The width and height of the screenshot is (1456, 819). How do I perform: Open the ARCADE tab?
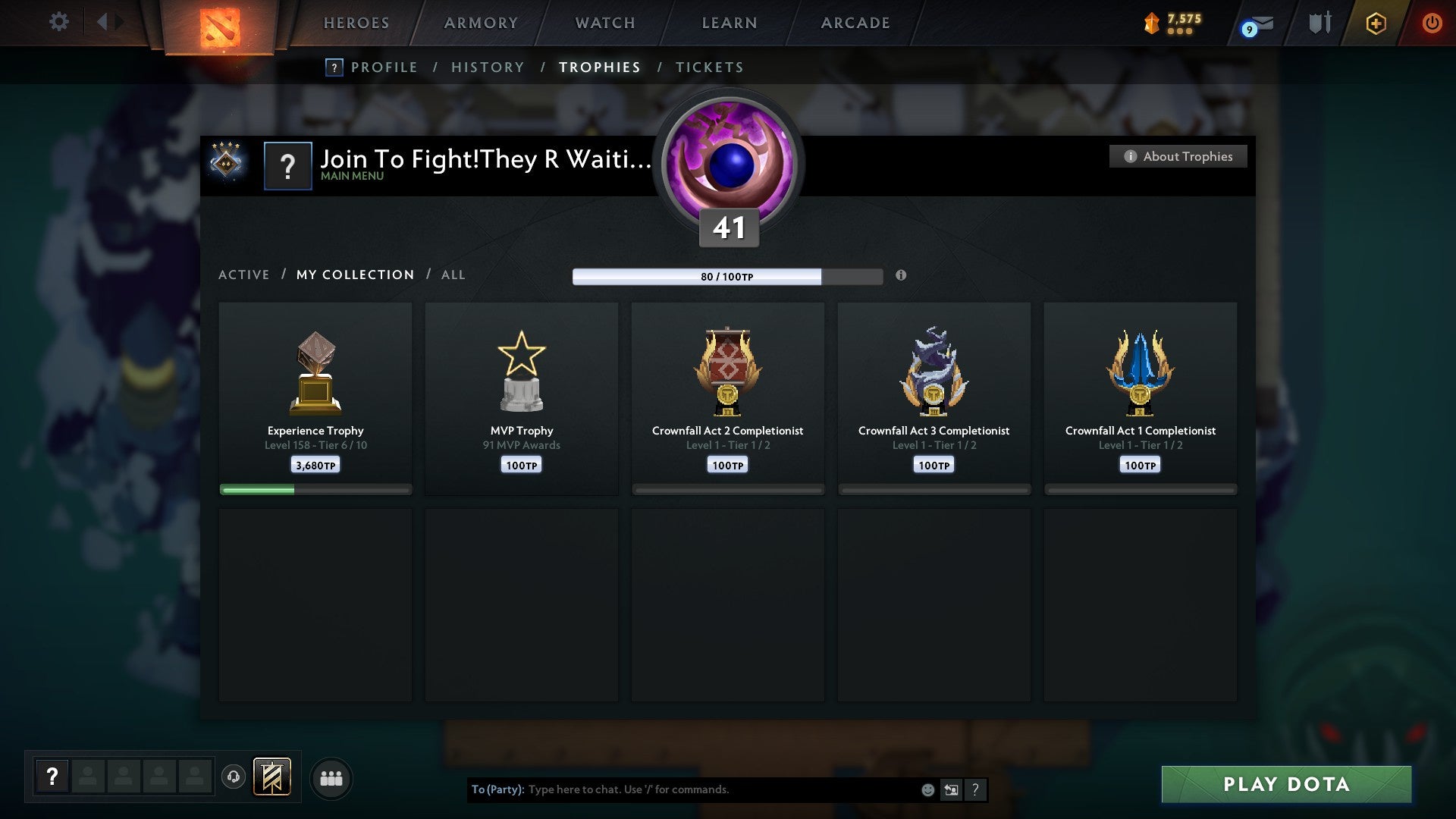[854, 23]
